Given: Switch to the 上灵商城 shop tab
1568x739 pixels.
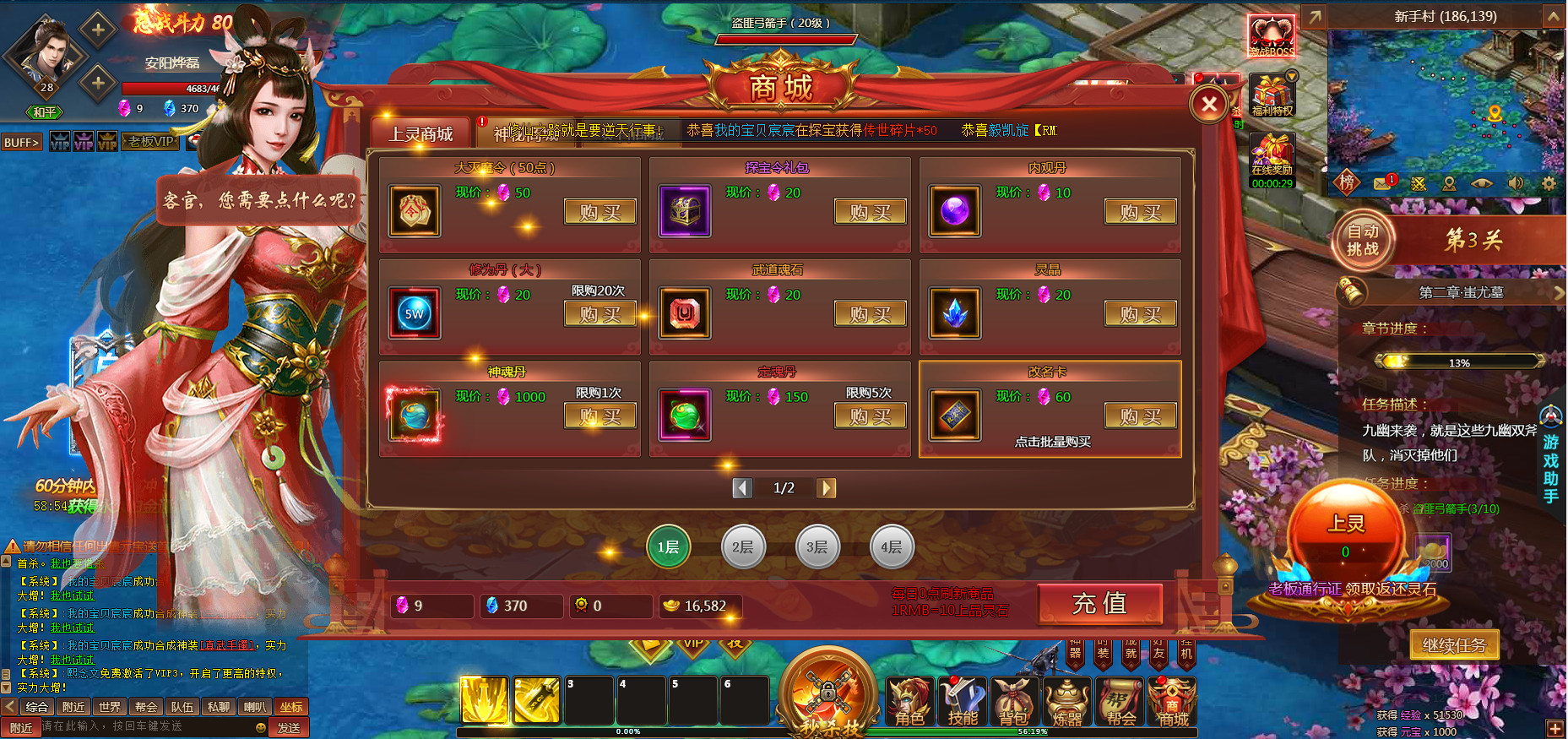Looking at the screenshot, I should pyautogui.click(x=420, y=133).
